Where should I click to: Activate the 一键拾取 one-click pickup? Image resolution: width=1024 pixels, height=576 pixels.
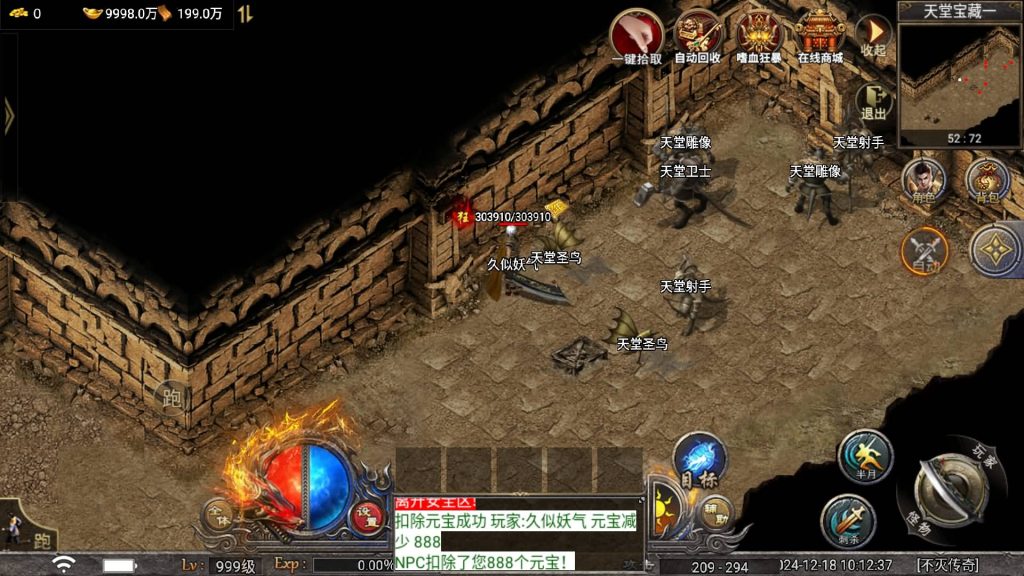(637, 36)
